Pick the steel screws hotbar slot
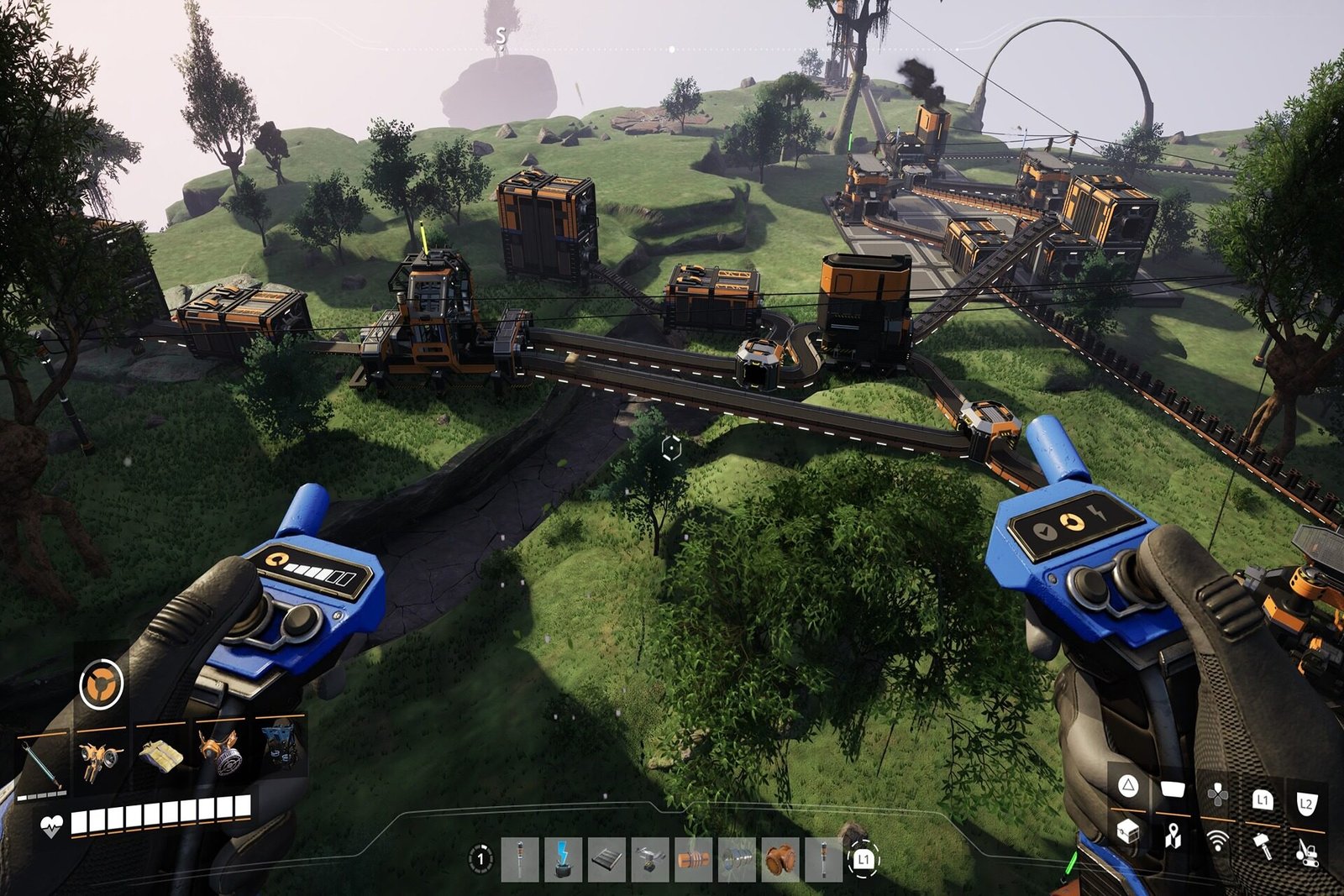The width and height of the screenshot is (1344, 896). pos(737,859)
